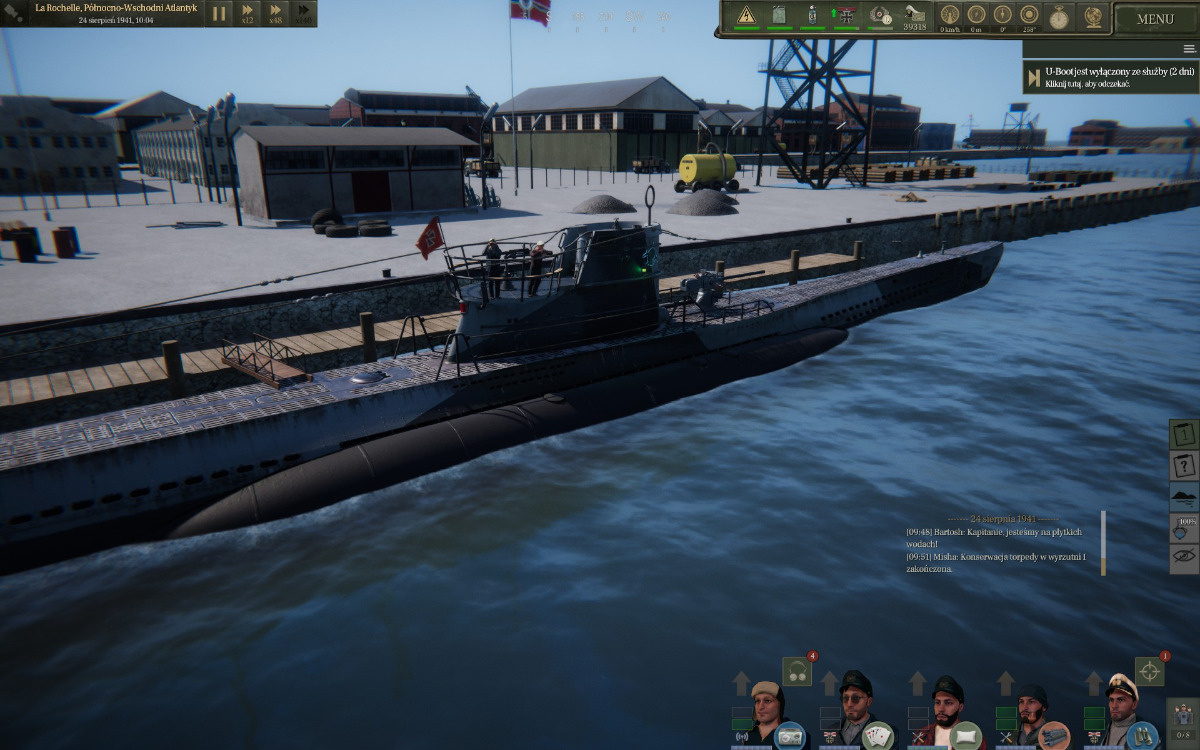Open the question mark help icon

pos(1184,465)
